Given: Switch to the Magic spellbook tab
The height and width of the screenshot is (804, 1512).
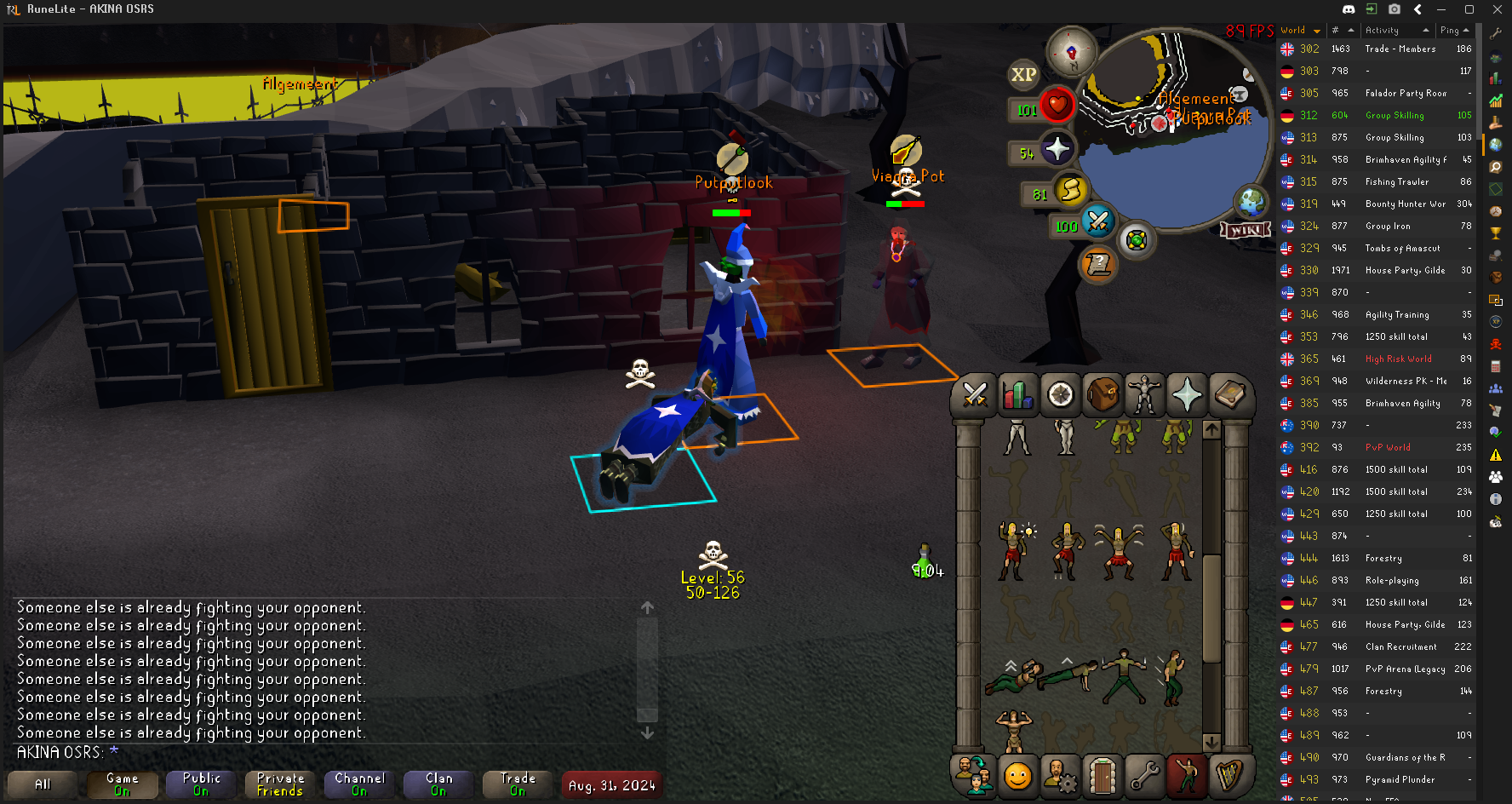Looking at the screenshot, I should pos(1229,394).
